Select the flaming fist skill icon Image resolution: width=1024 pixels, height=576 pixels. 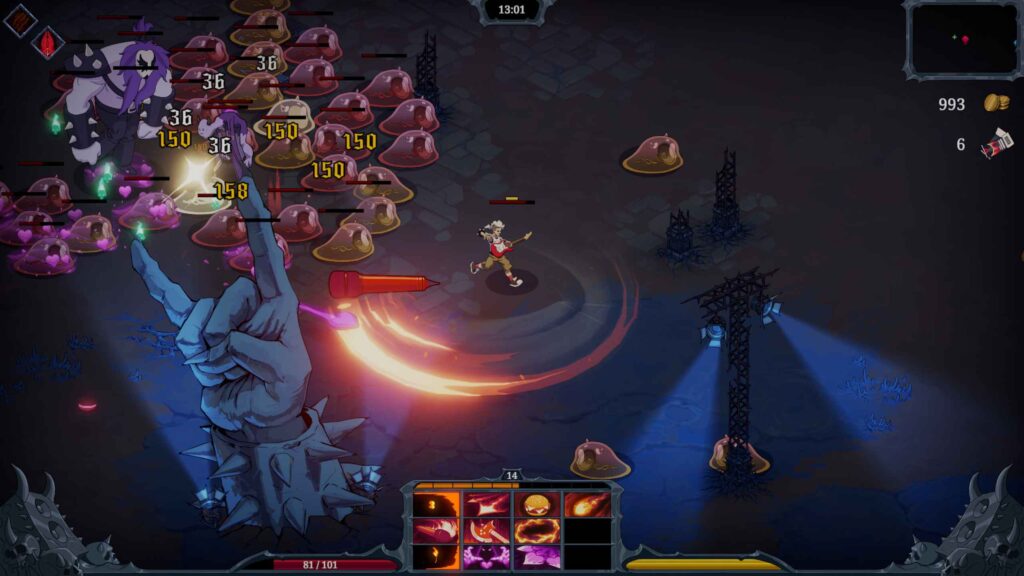tap(437, 531)
